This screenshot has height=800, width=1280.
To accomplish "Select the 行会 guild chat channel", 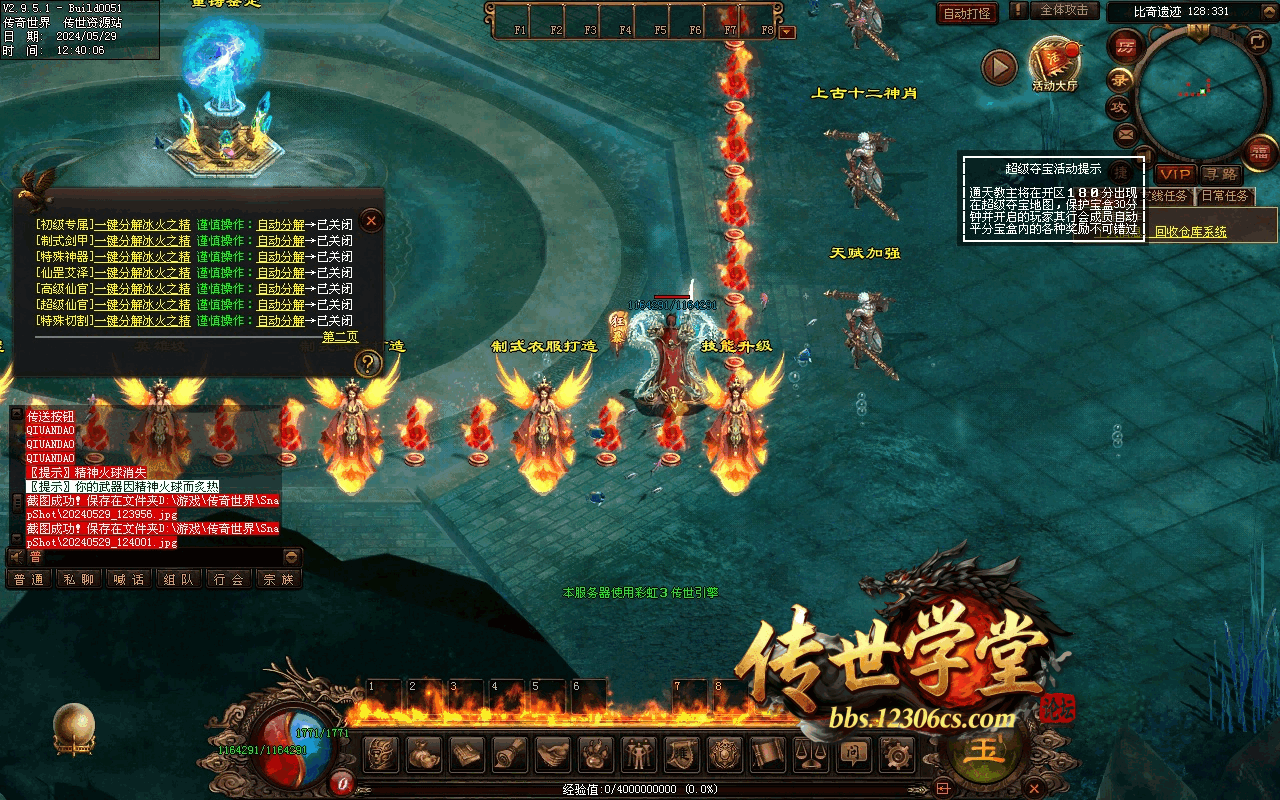I will click(229, 579).
